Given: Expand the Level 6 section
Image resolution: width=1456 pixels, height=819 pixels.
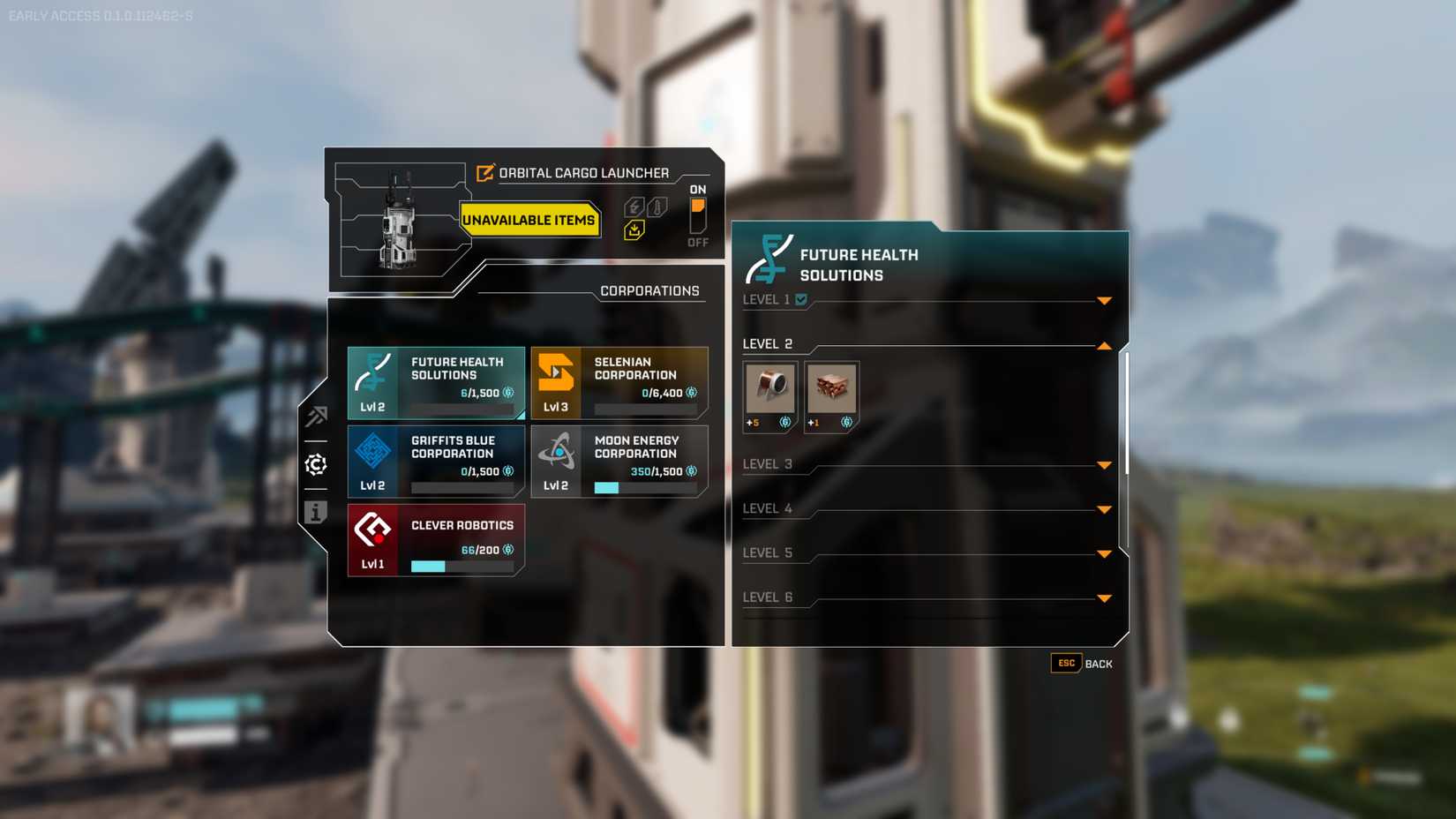Looking at the screenshot, I should coord(1104,598).
